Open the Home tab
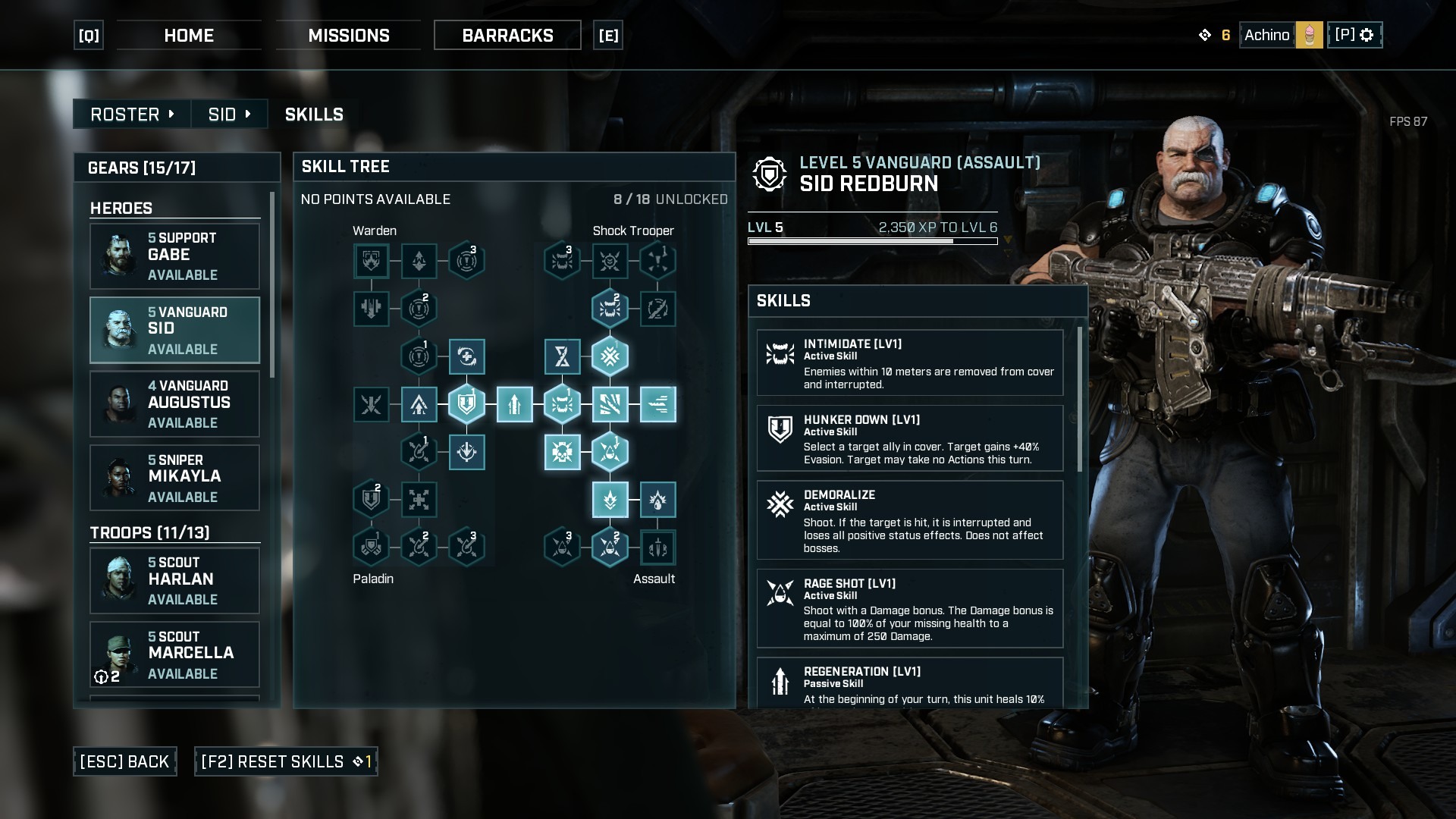Screen dimensions: 1456x819 189,36
